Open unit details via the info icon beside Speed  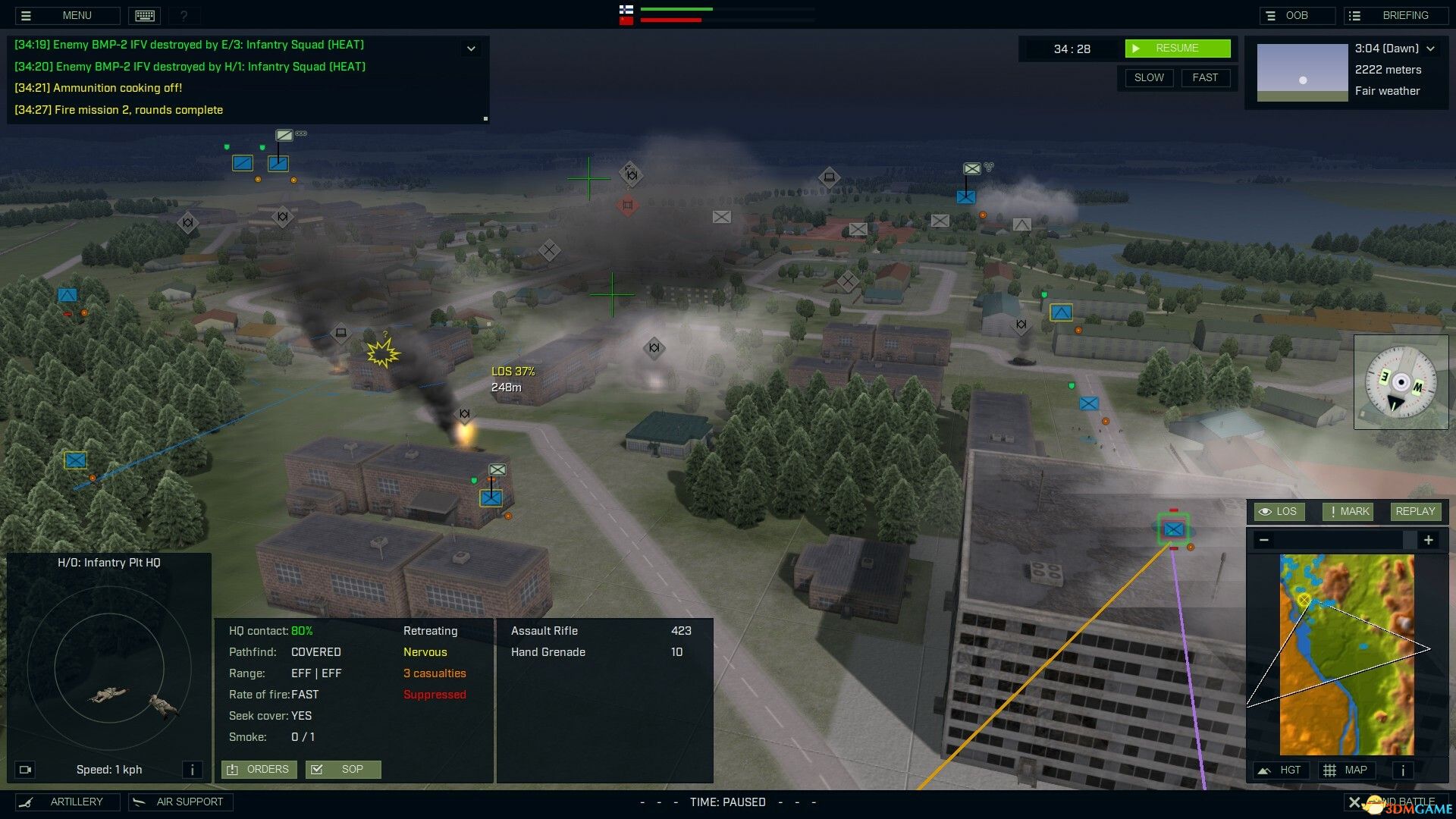(193, 769)
